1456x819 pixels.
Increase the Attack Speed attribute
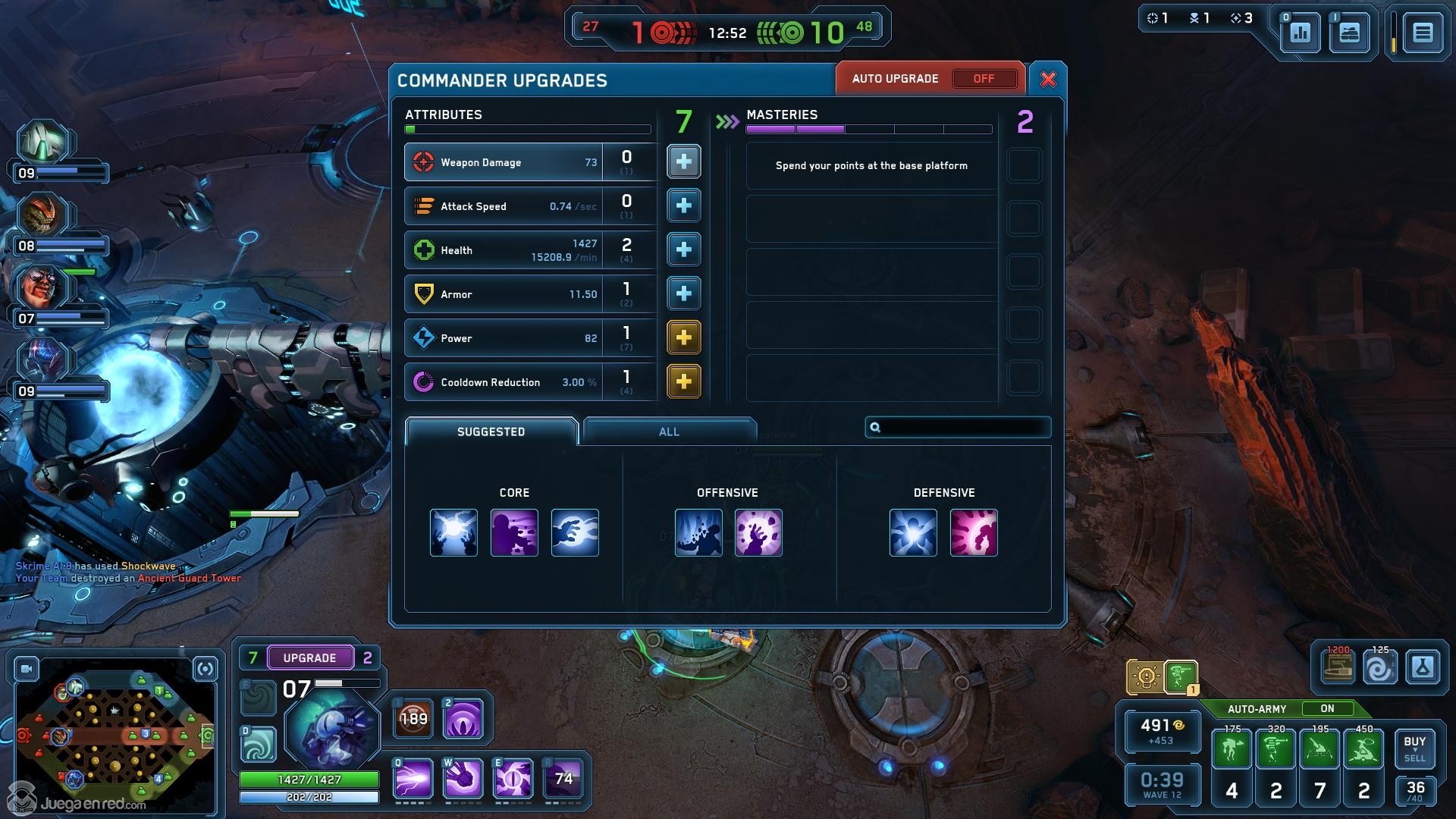[x=683, y=206]
